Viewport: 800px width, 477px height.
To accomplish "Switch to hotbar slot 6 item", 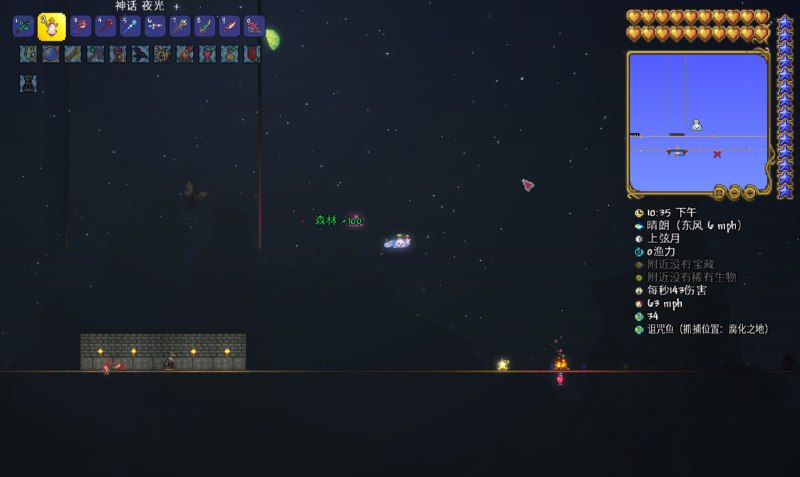I will [x=155, y=26].
